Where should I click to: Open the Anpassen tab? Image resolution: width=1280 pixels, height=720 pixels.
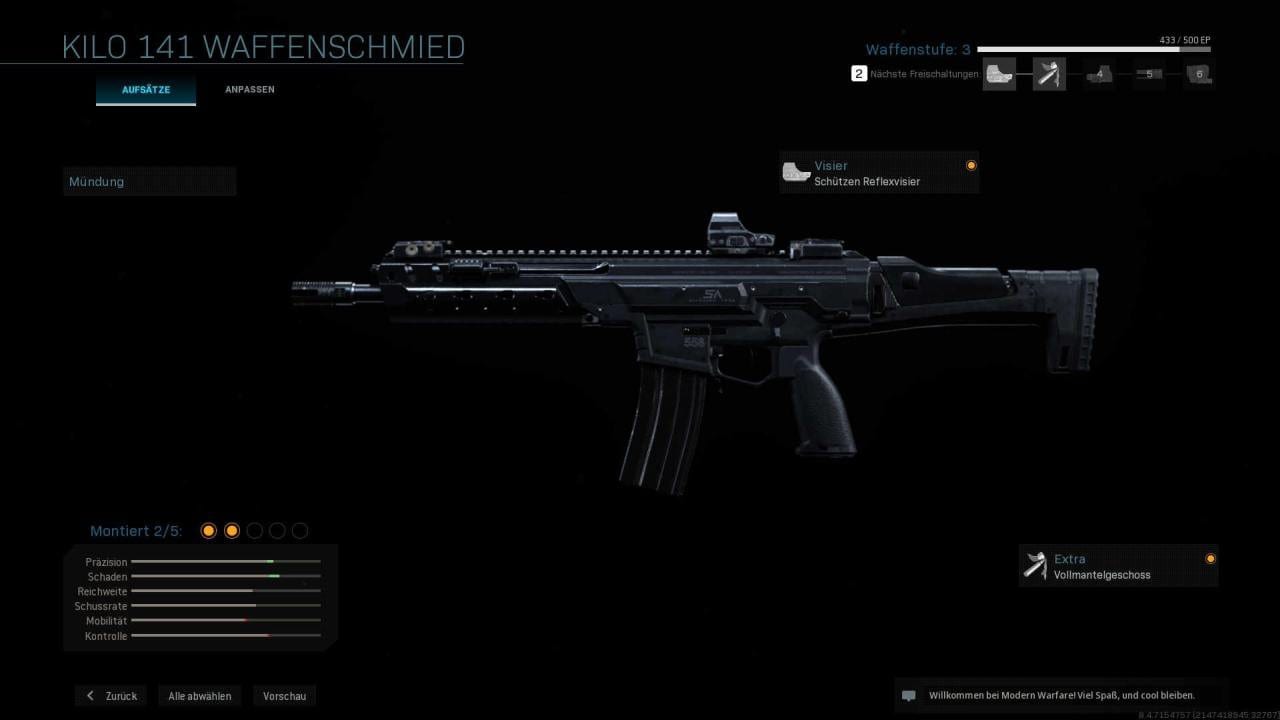(250, 90)
